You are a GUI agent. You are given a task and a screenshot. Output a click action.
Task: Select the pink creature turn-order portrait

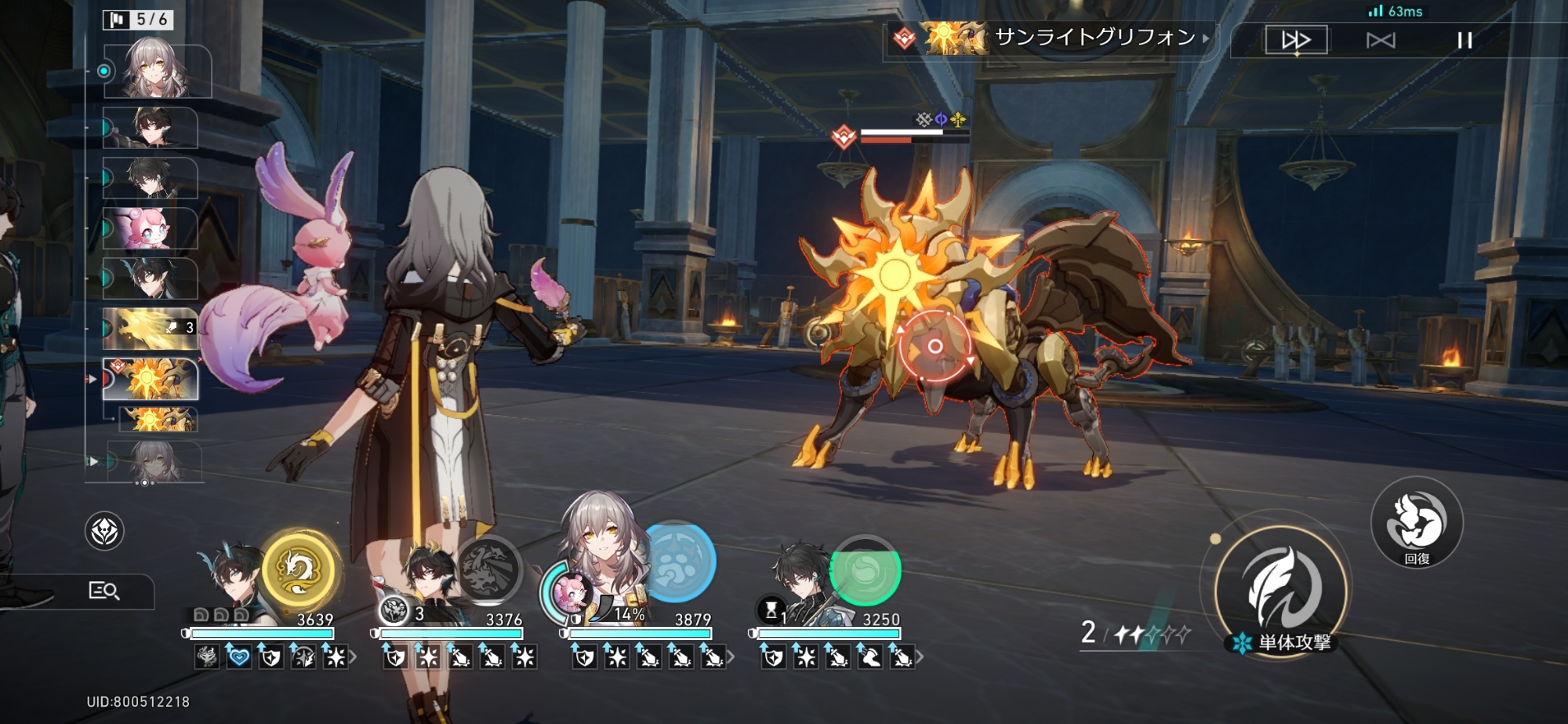pos(150,228)
